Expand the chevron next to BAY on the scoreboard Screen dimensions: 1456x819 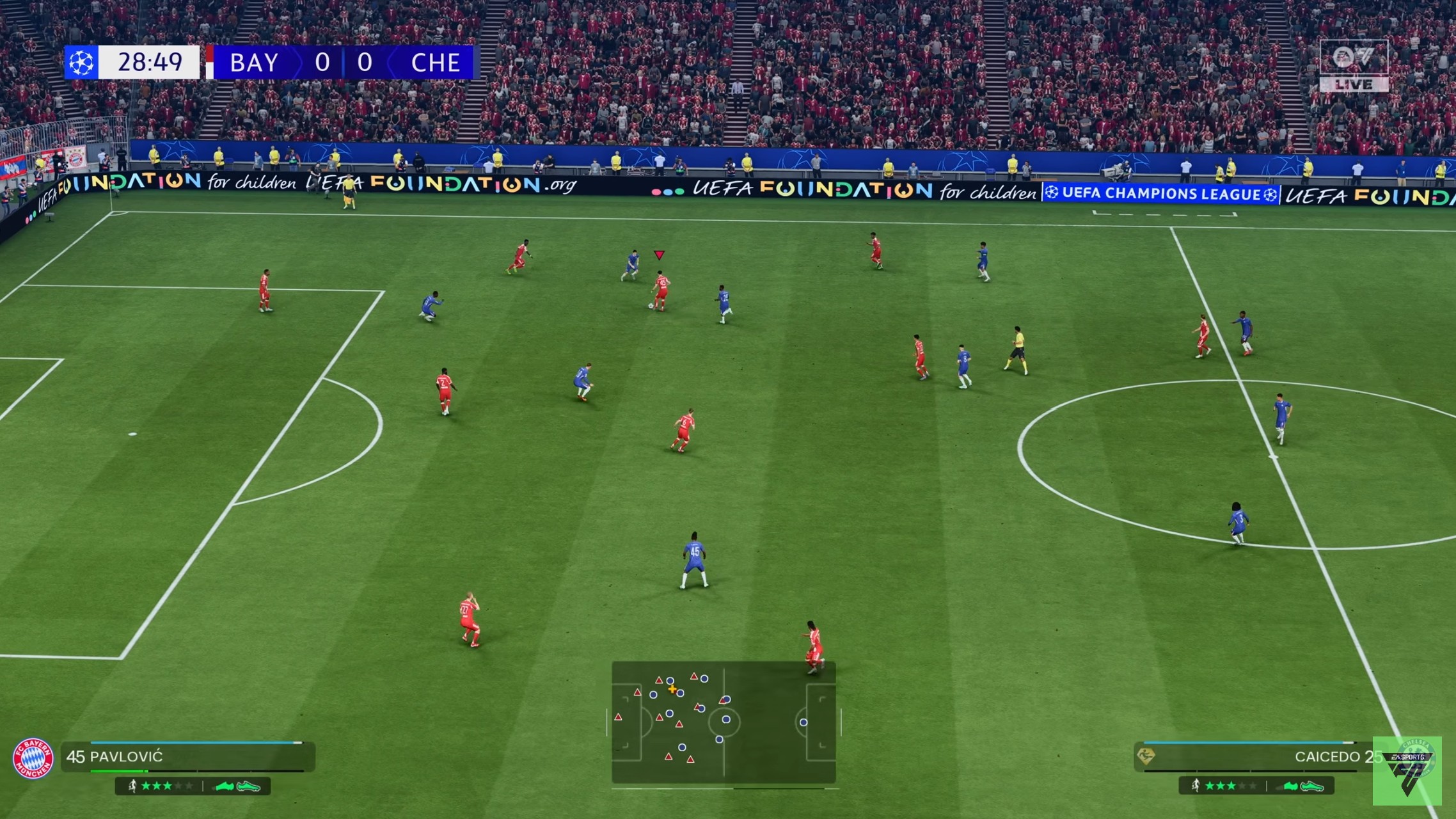(x=297, y=61)
